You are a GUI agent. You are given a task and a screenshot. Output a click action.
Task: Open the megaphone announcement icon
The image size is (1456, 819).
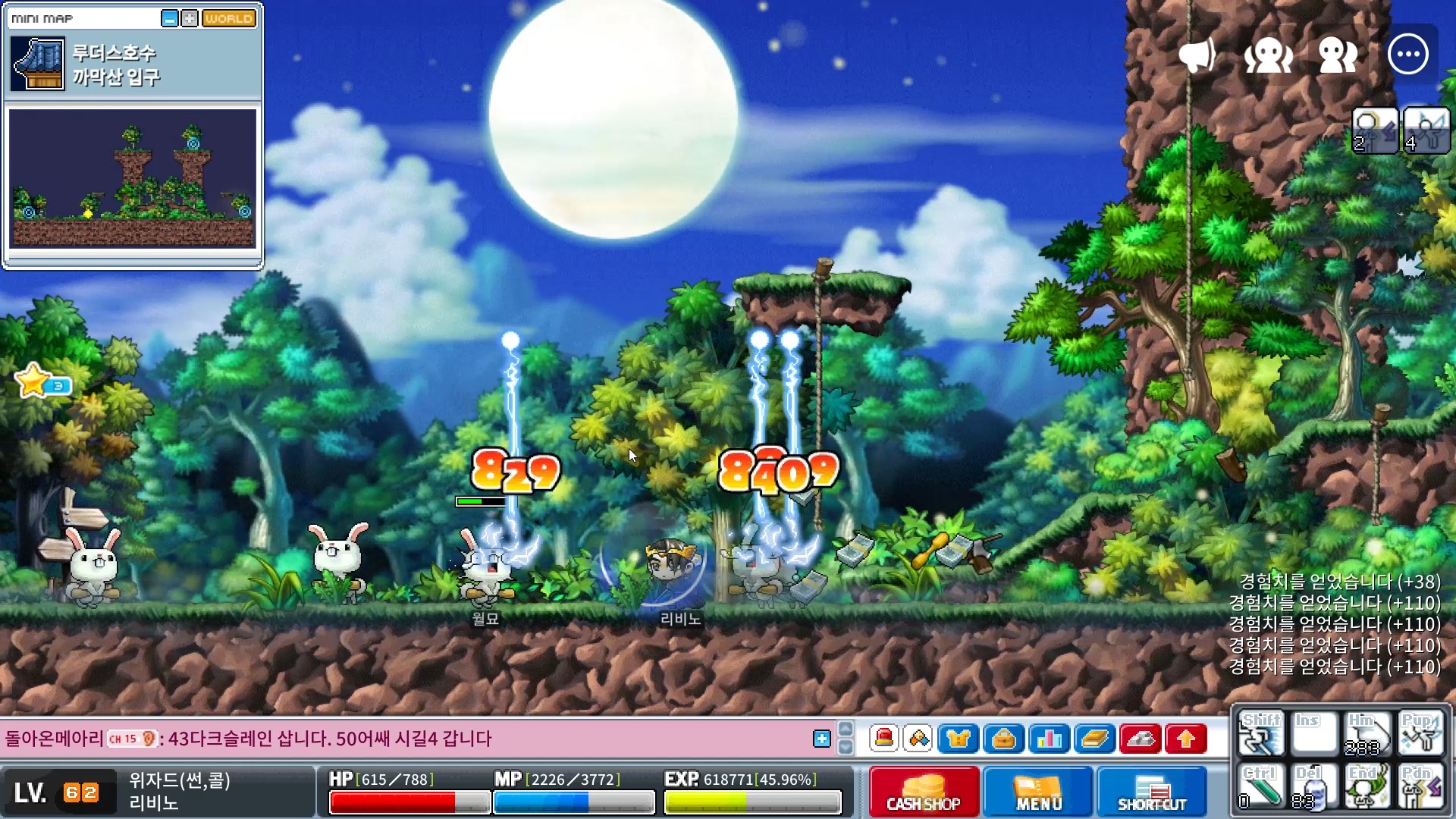[1197, 55]
